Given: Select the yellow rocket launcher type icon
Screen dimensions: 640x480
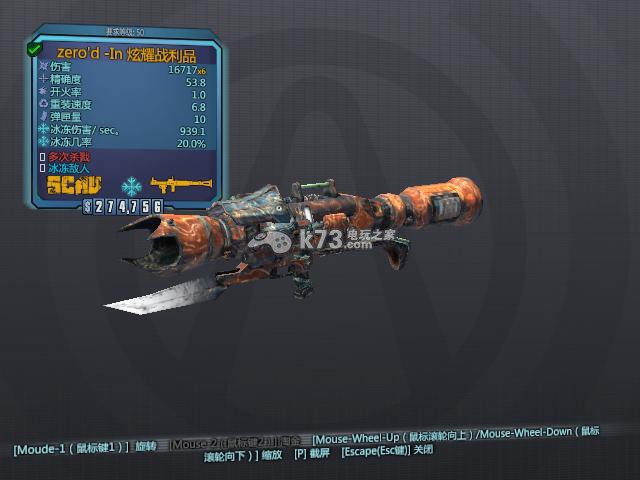Looking at the screenshot, I should pyautogui.click(x=179, y=185).
